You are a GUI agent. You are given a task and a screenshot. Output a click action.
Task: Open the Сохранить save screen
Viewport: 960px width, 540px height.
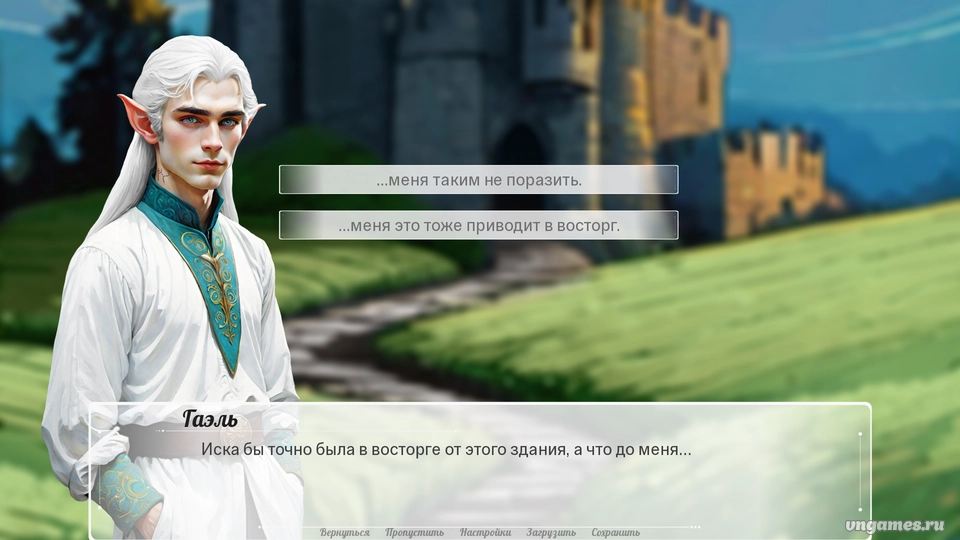click(x=615, y=532)
